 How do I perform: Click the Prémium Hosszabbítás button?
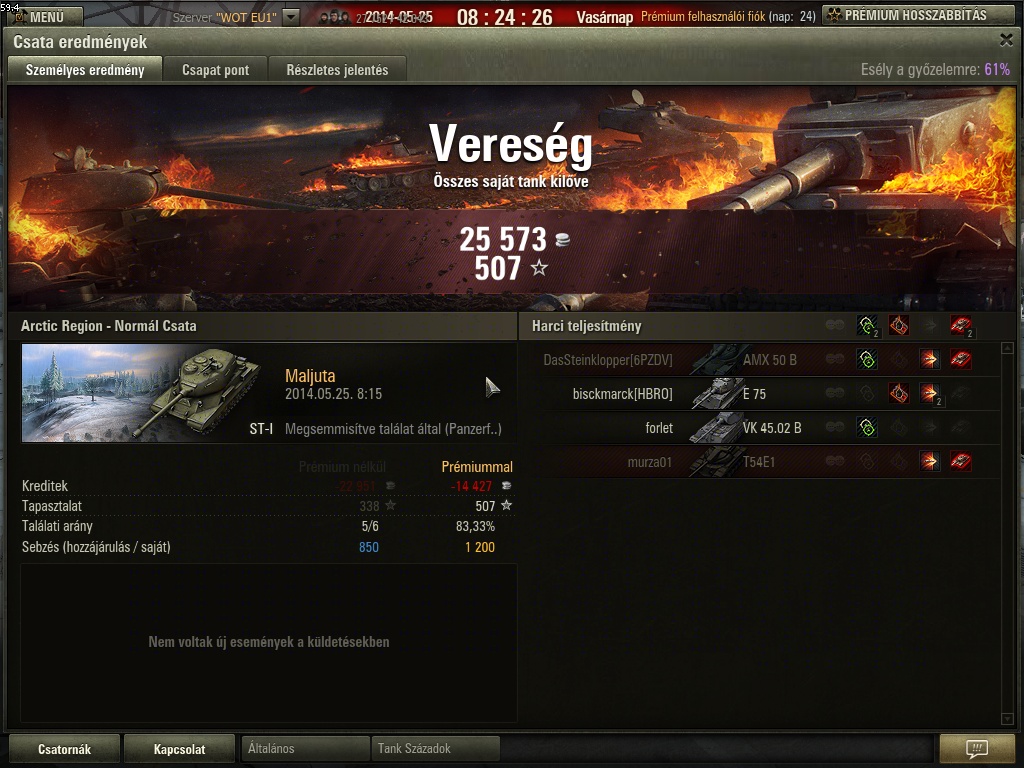(x=917, y=15)
